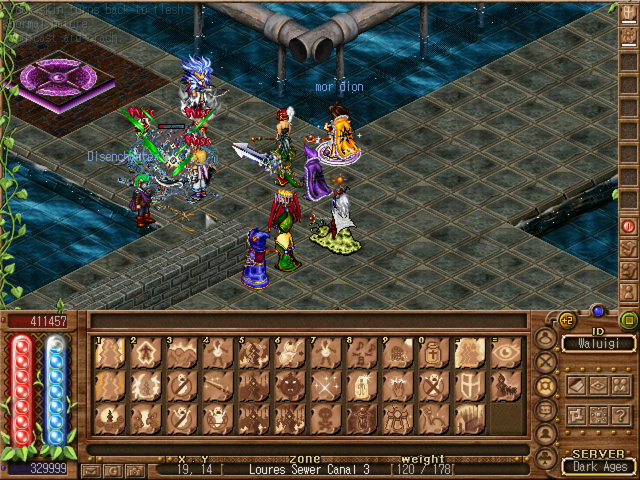This screenshot has height=480, width=640.
Task: Click the red round icon on right bar
Action: [628, 227]
